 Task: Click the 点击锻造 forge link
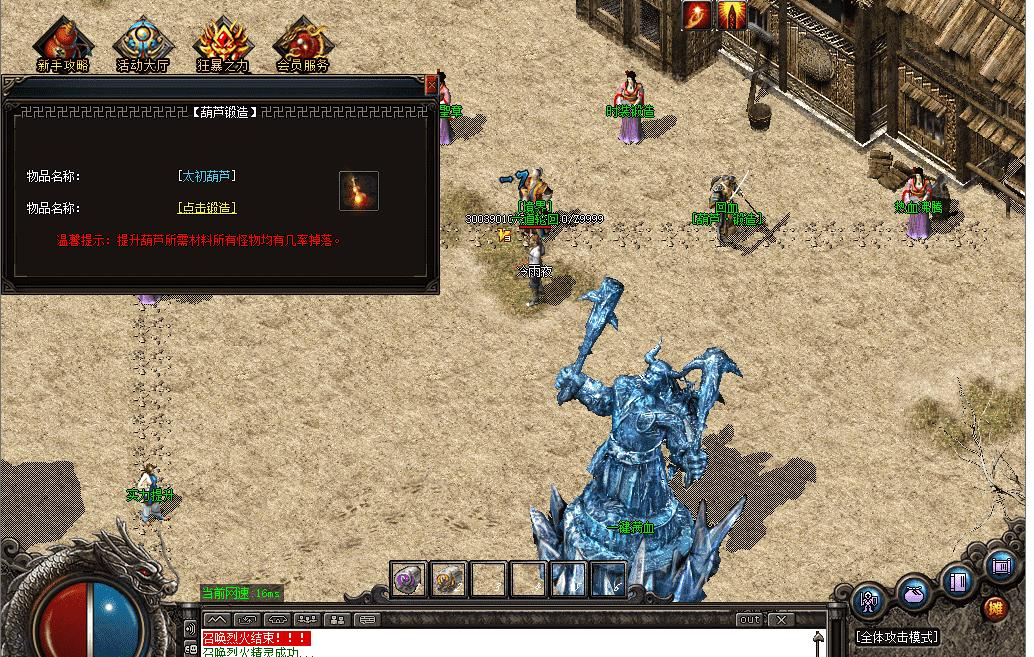(x=207, y=208)
